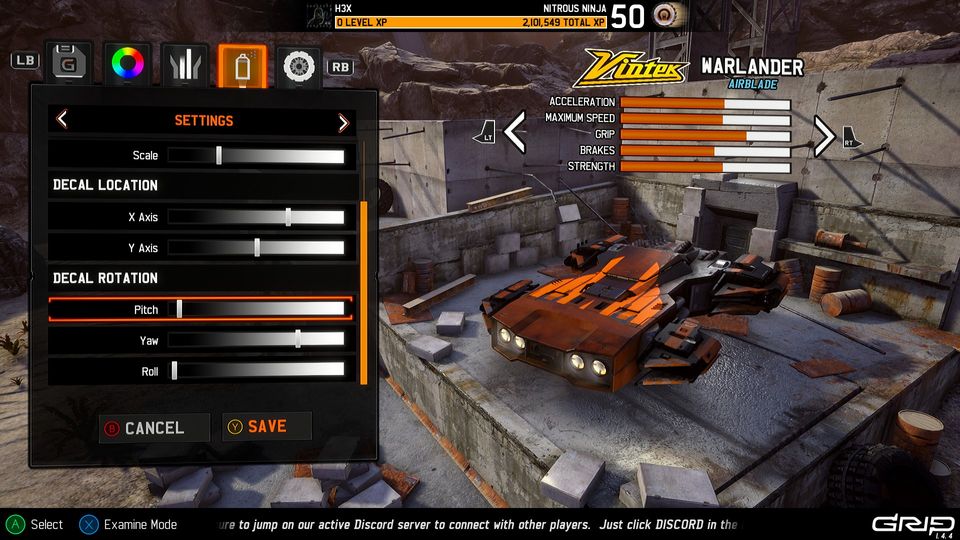The image size is (960, 540).
Task: Save the decal settings
Action: pos(266,427)
